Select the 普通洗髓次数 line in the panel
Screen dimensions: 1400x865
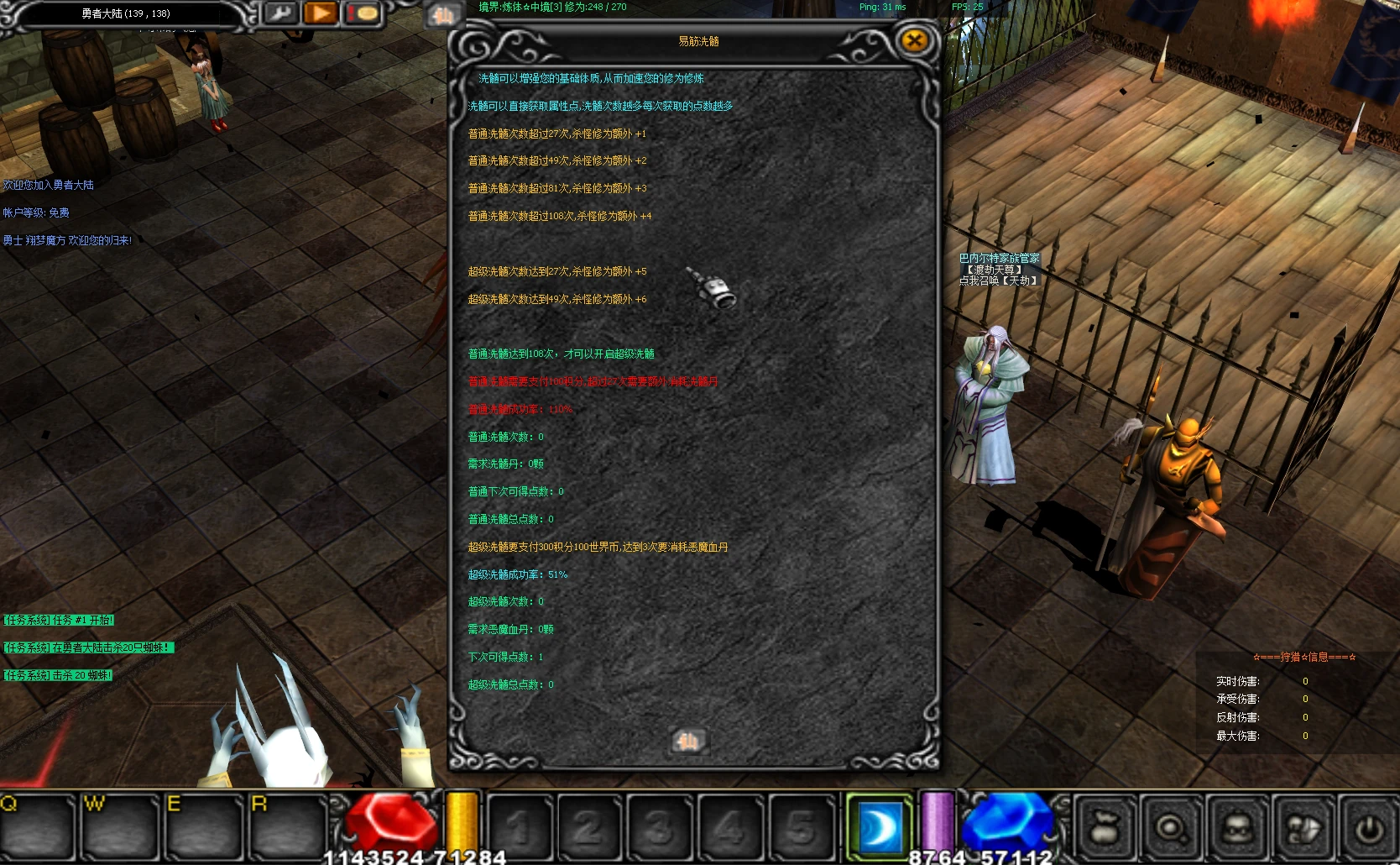pyautogui.click(x=505, y=437)
